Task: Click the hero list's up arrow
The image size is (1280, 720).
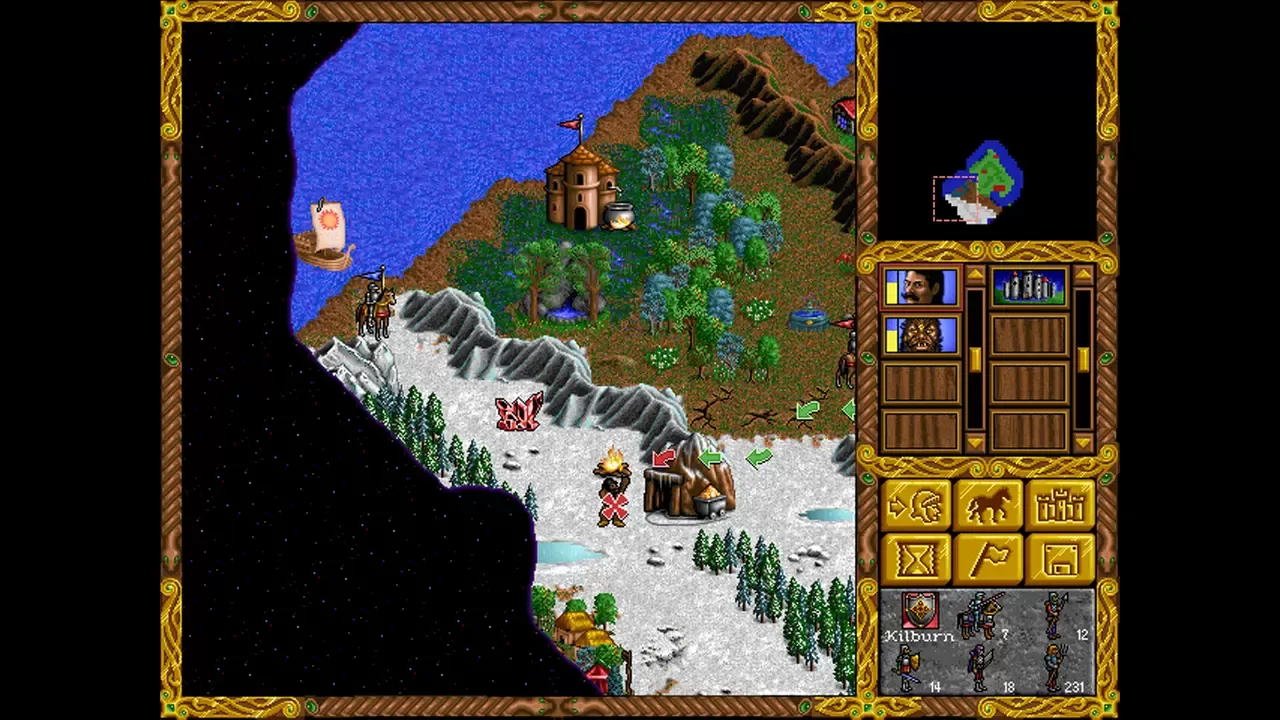Action: 975,274
